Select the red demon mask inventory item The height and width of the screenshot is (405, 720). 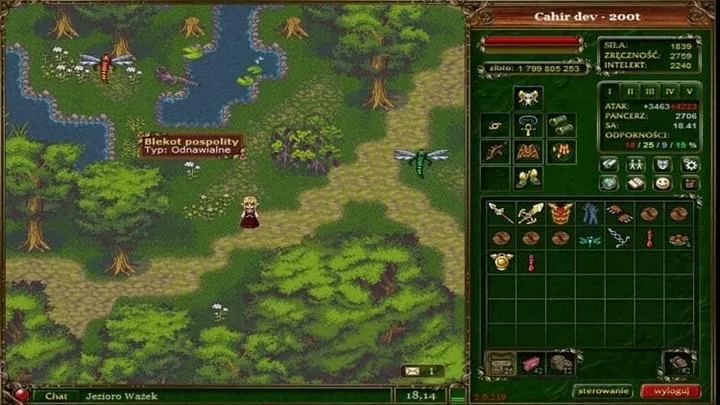coord(560,214)
